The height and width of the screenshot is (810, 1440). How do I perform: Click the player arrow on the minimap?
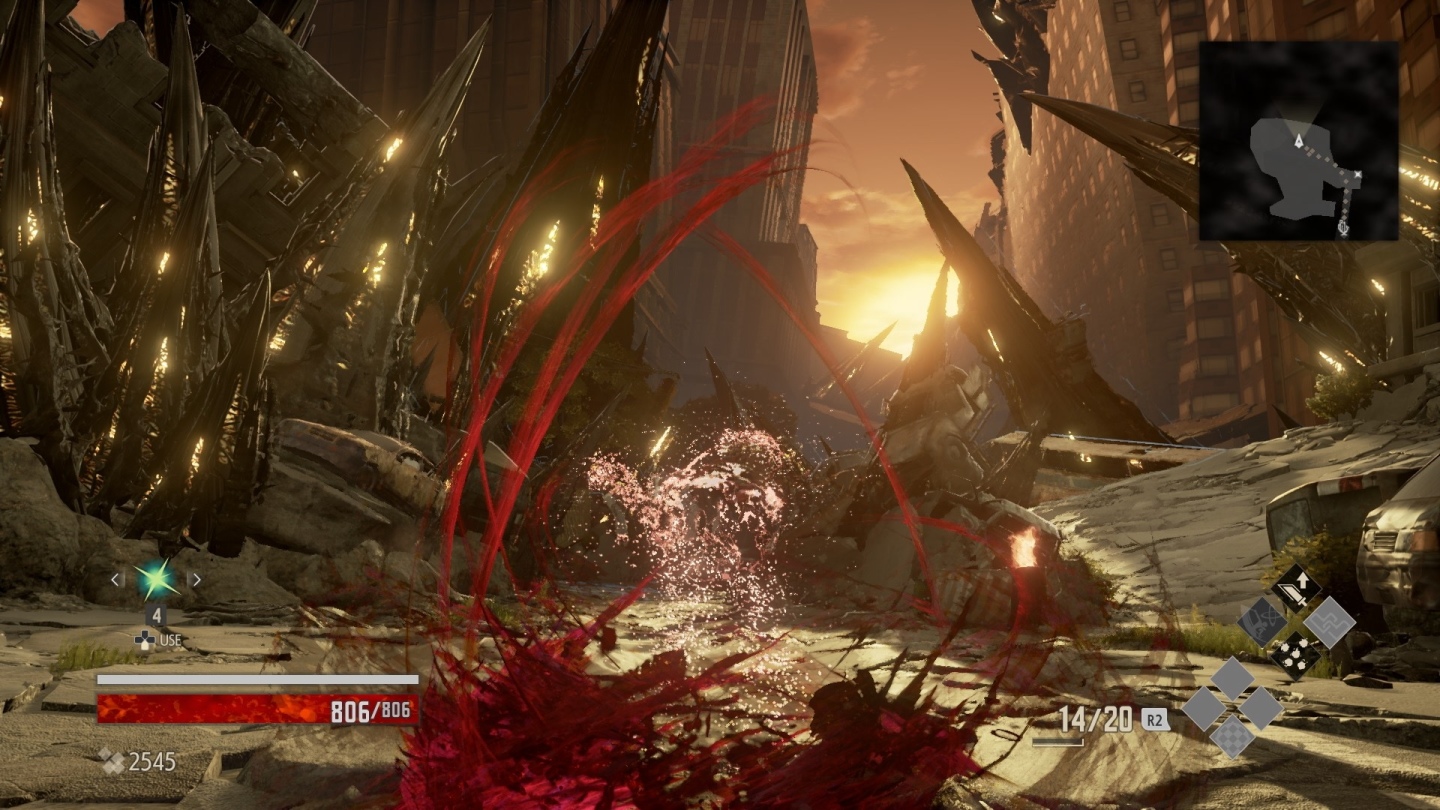point(1299,141)
